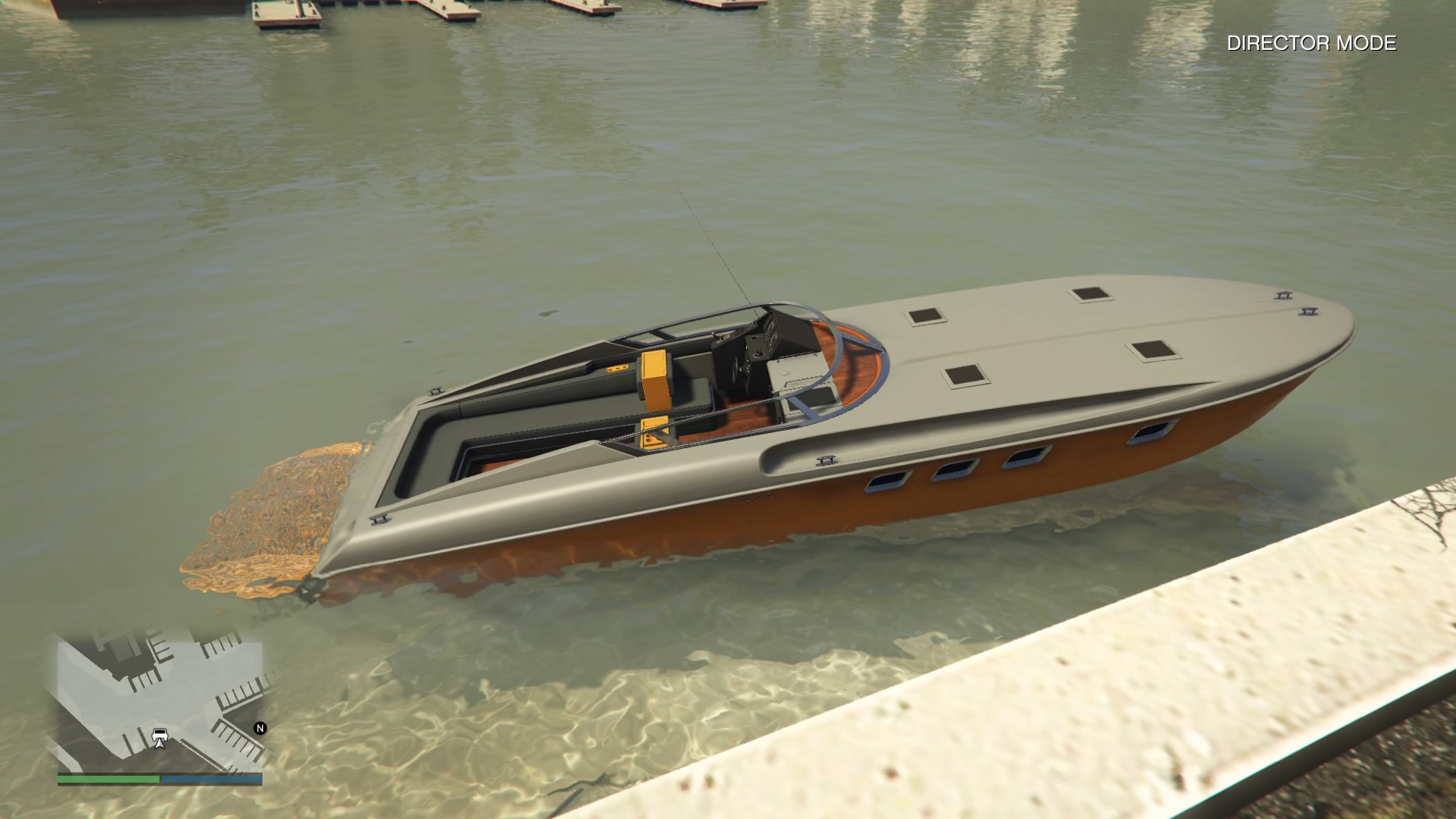Click the green health bar below the minimap
The height and width of the screenshot is (819, 1456).
coord(109,778)
